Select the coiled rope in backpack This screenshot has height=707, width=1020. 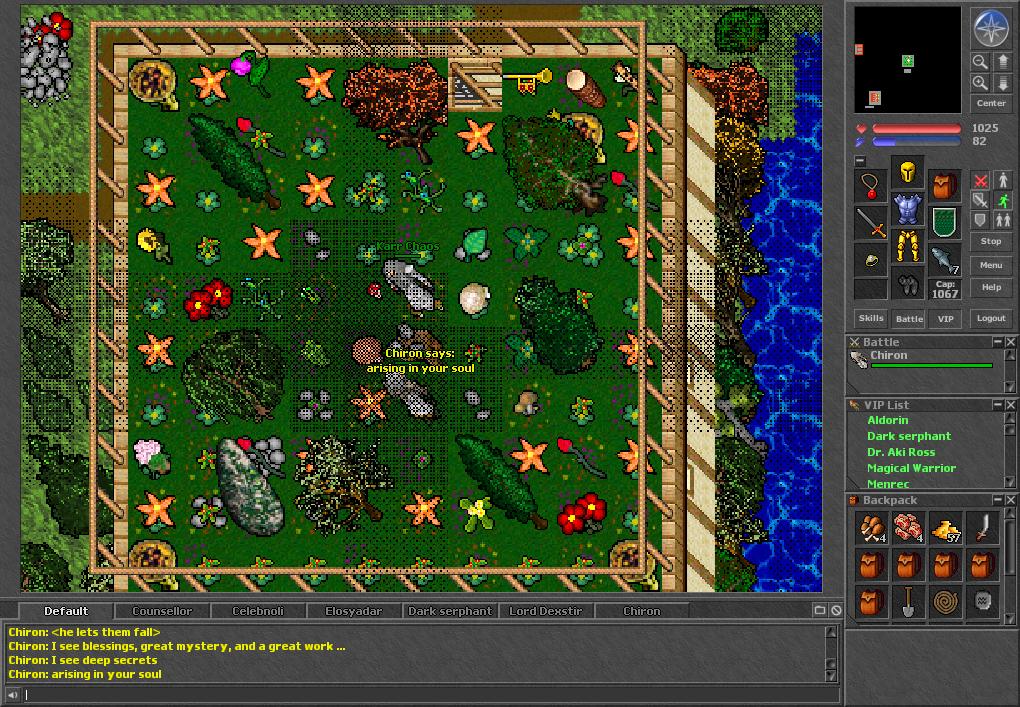tap(944, 601)
